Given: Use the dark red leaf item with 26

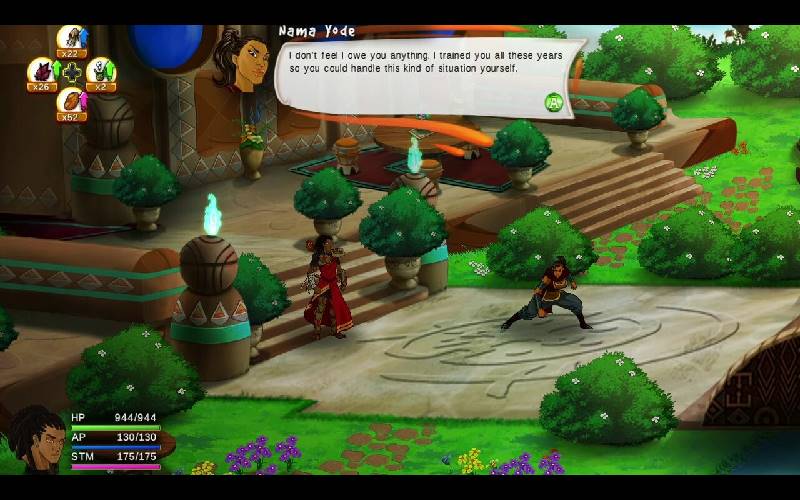Looking at the screenshot, I should pos(42,72).
